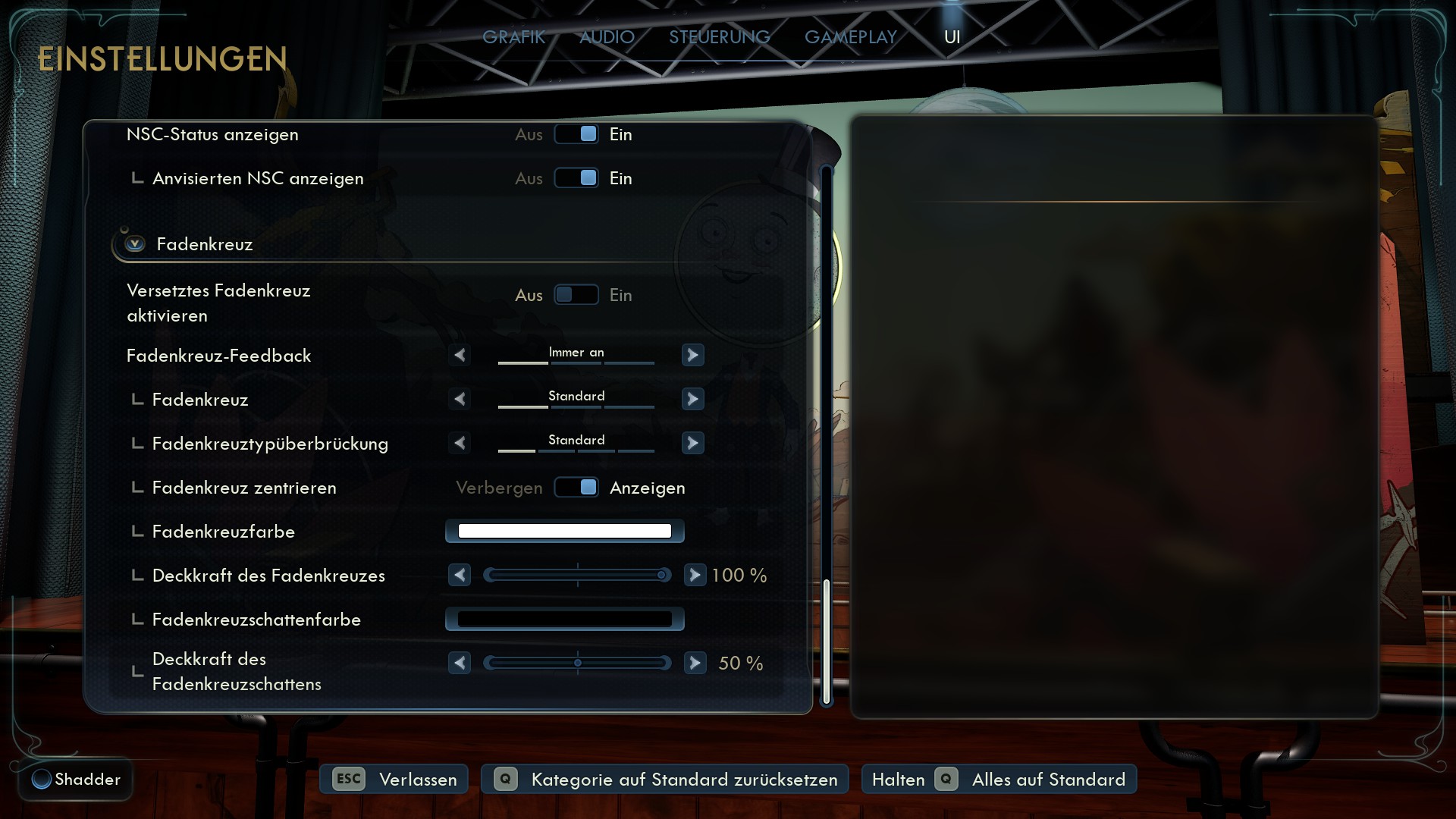1456x819 pixels.
Task: Enable Versetztes Fadenkreuz aktivieren toggle
Action: 576,295
